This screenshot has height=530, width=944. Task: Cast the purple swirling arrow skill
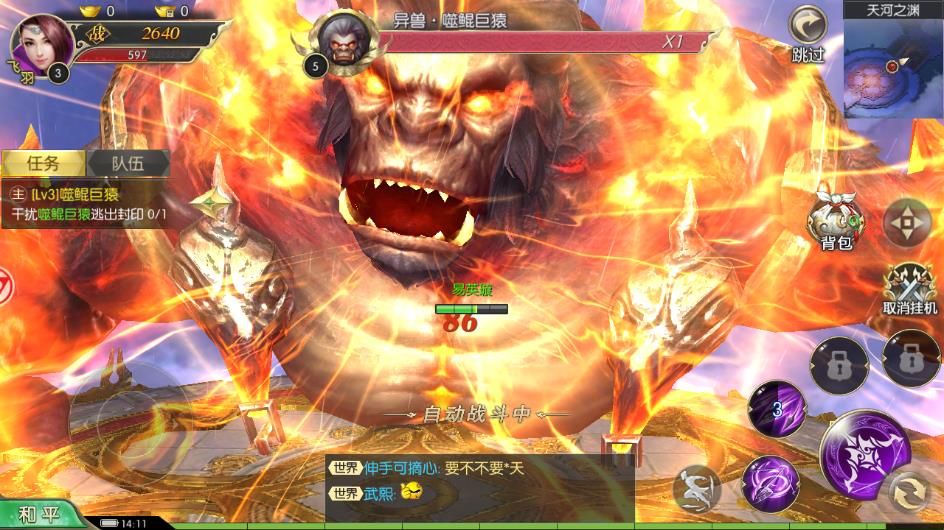[x=771, y=483]
